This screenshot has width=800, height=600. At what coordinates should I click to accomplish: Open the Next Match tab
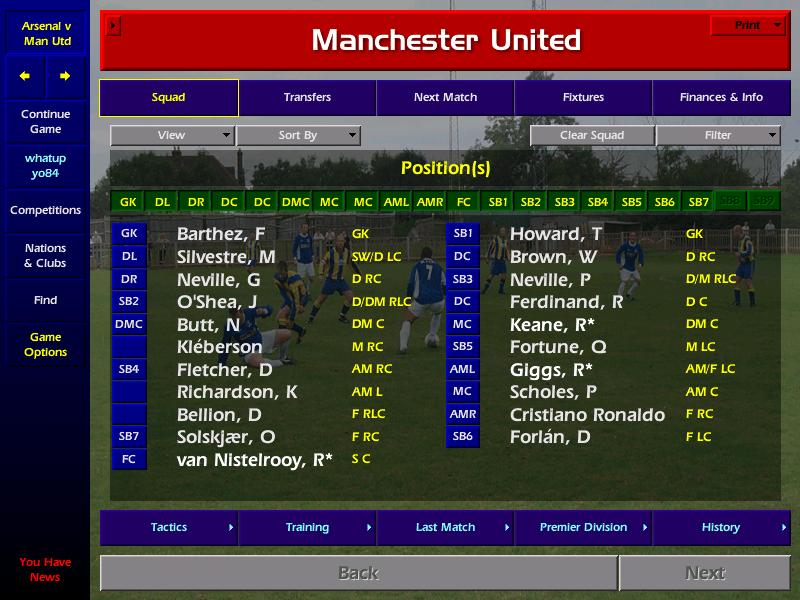(x=445, y=98)
